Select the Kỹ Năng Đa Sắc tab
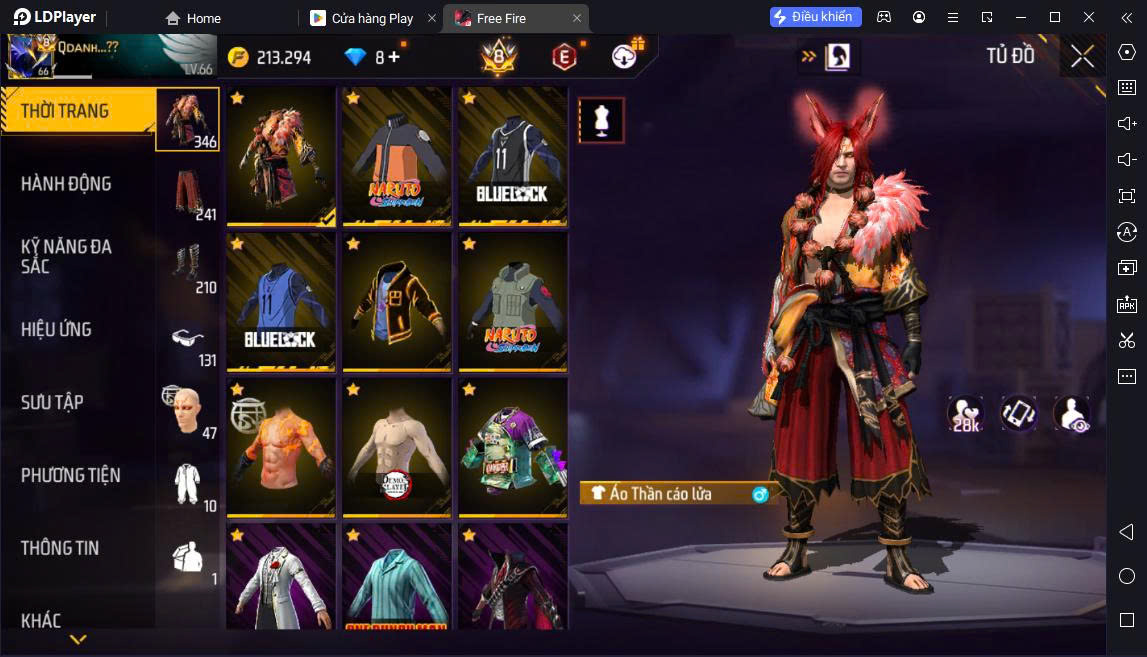This screenshot has height=657, width=1147. 66,256
